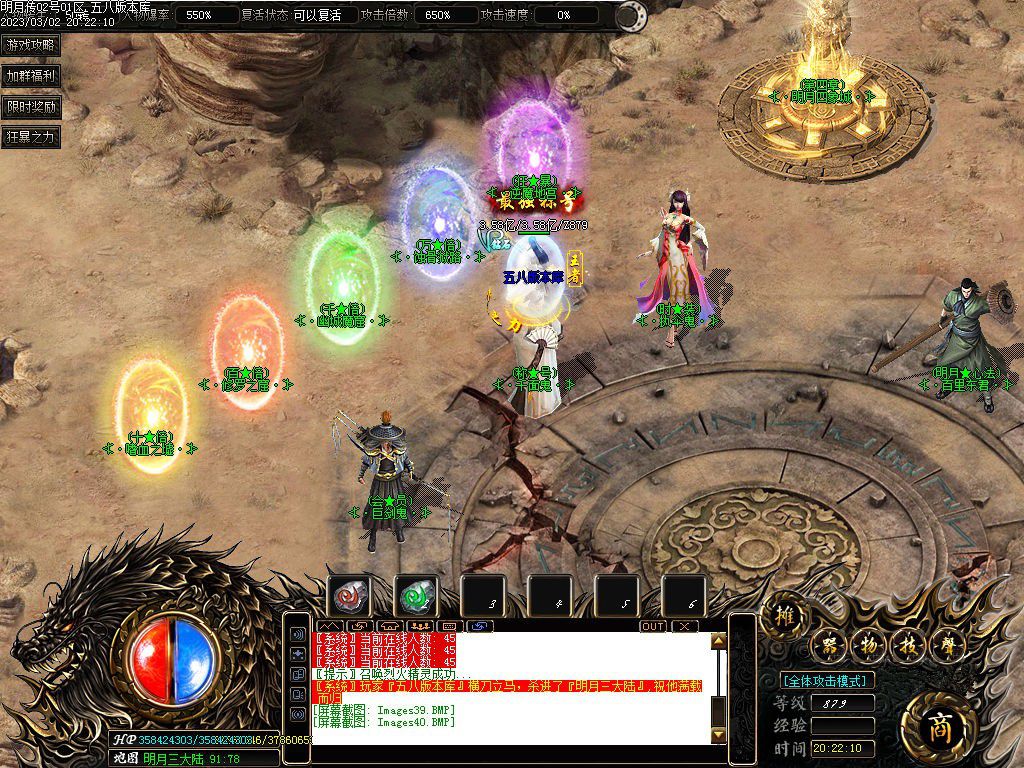Change the 全体攻击模式 attack mode
This screenshot has height=768, width=1024.
click(826, 680)
